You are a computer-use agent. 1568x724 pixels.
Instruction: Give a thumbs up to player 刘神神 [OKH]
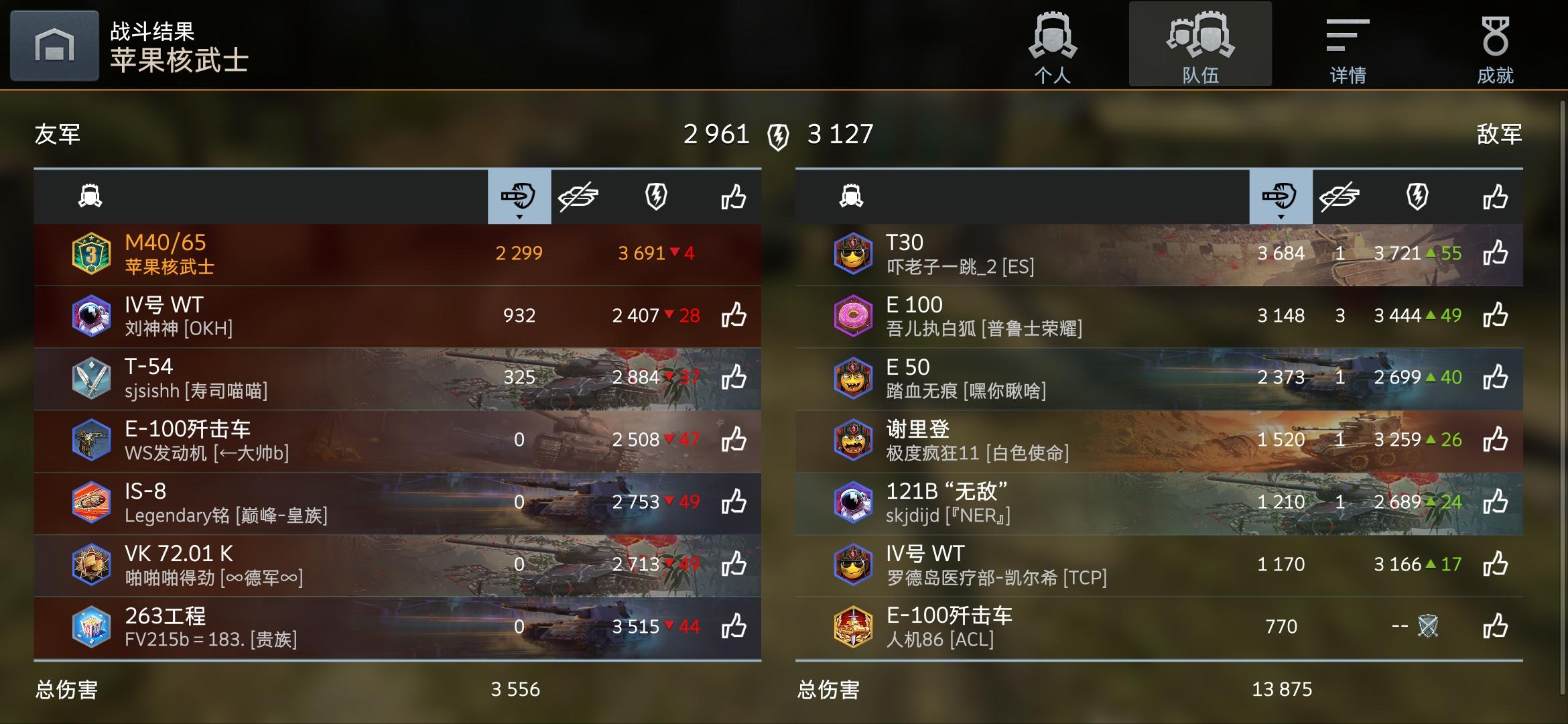tap(734, 315)
